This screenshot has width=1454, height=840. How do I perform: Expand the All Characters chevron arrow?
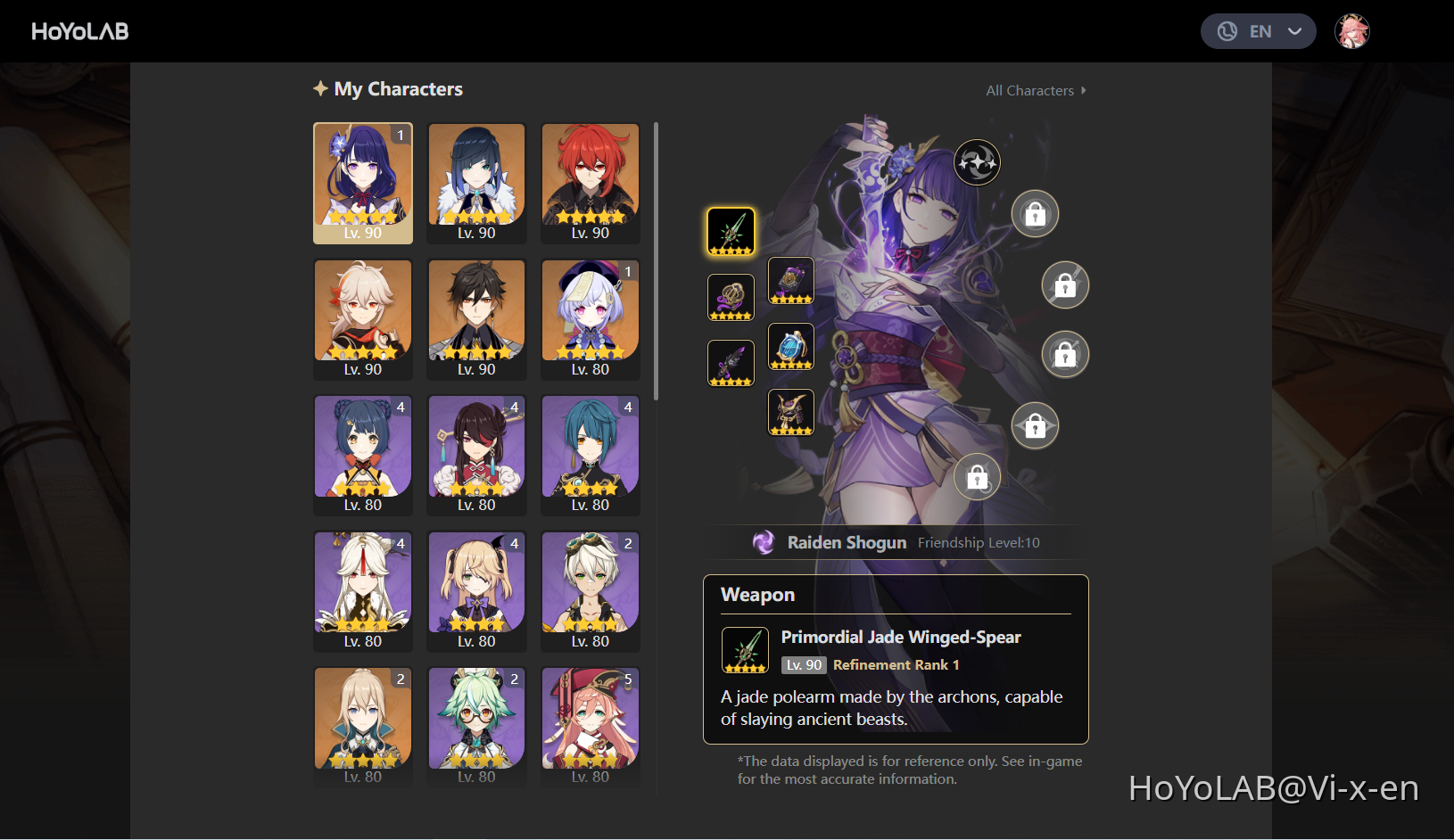pos(1085,90)
